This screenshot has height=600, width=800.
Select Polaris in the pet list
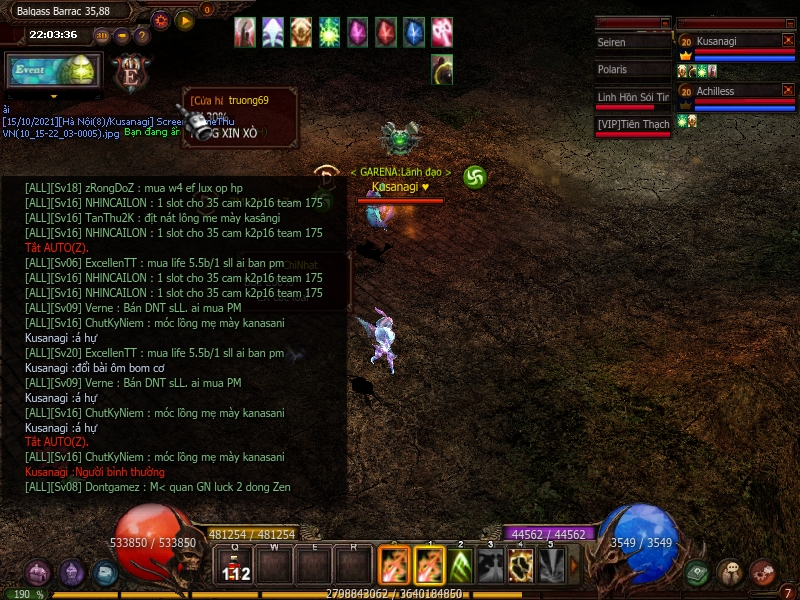(632, 70)
